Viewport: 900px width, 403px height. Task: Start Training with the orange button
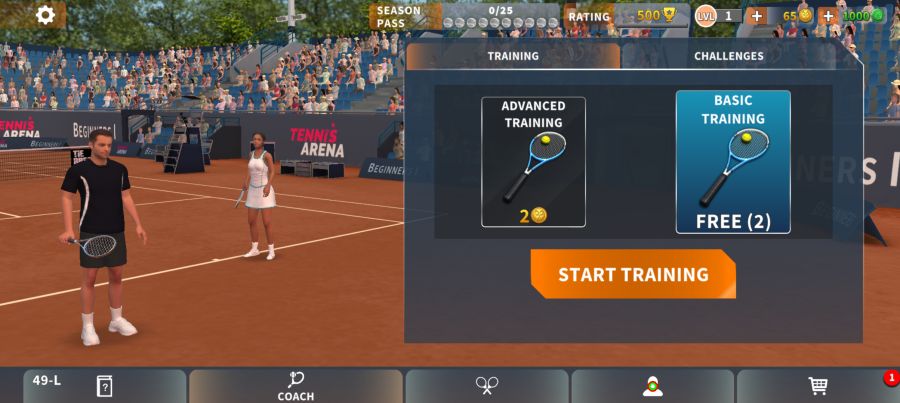(x=633, y=274)
